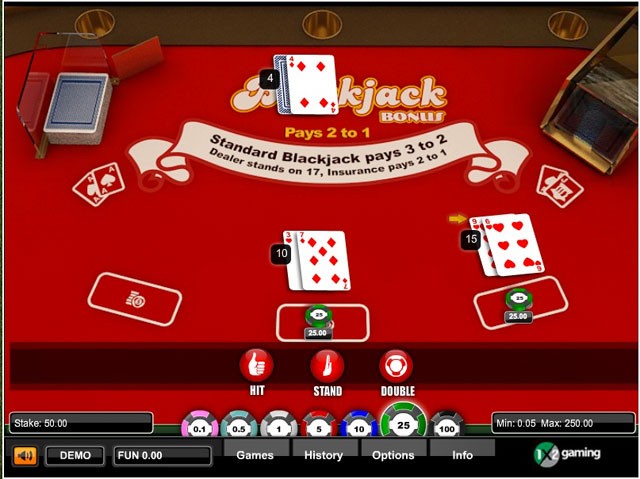
Task: Open the Games menu
Action: tap(255, 455)
